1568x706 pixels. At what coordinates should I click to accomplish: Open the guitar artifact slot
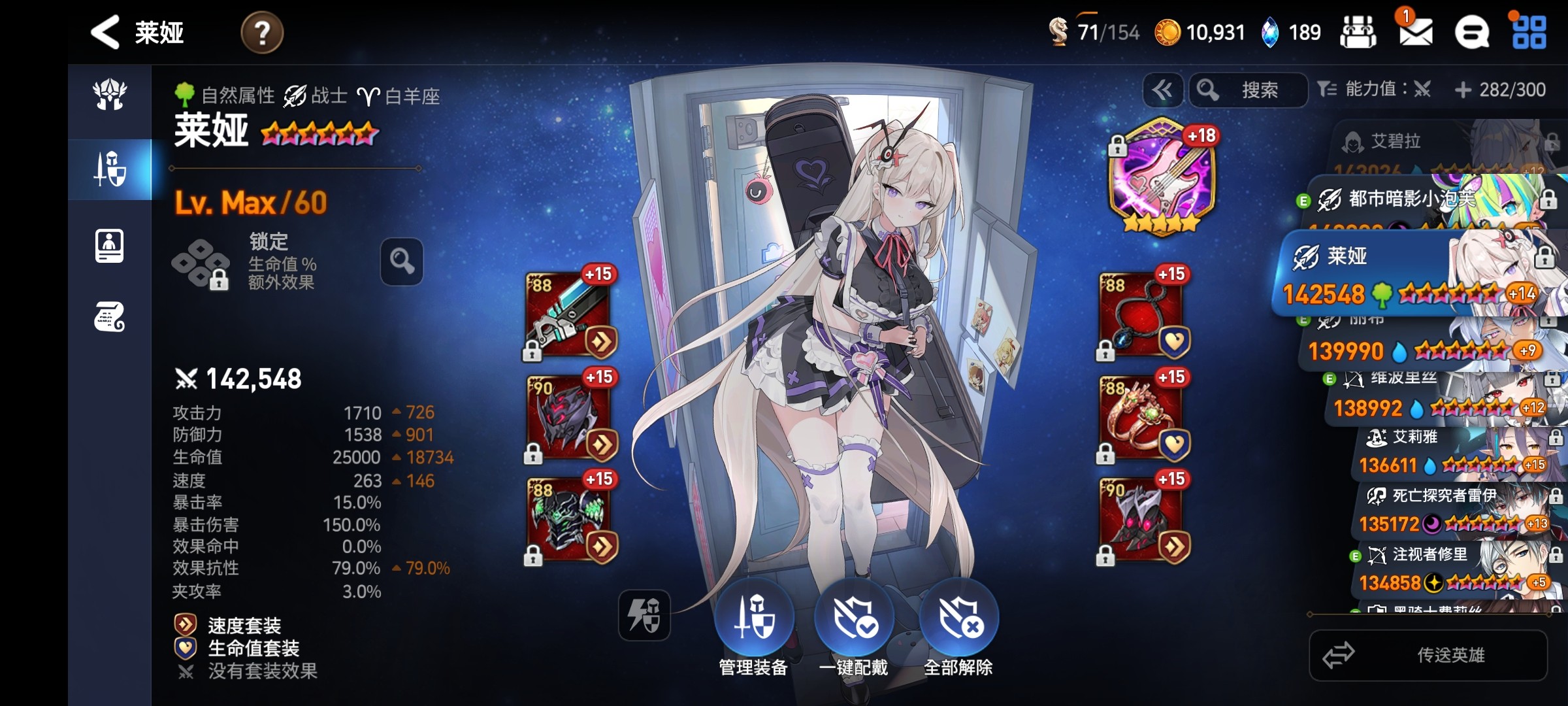pos(1162,176)
